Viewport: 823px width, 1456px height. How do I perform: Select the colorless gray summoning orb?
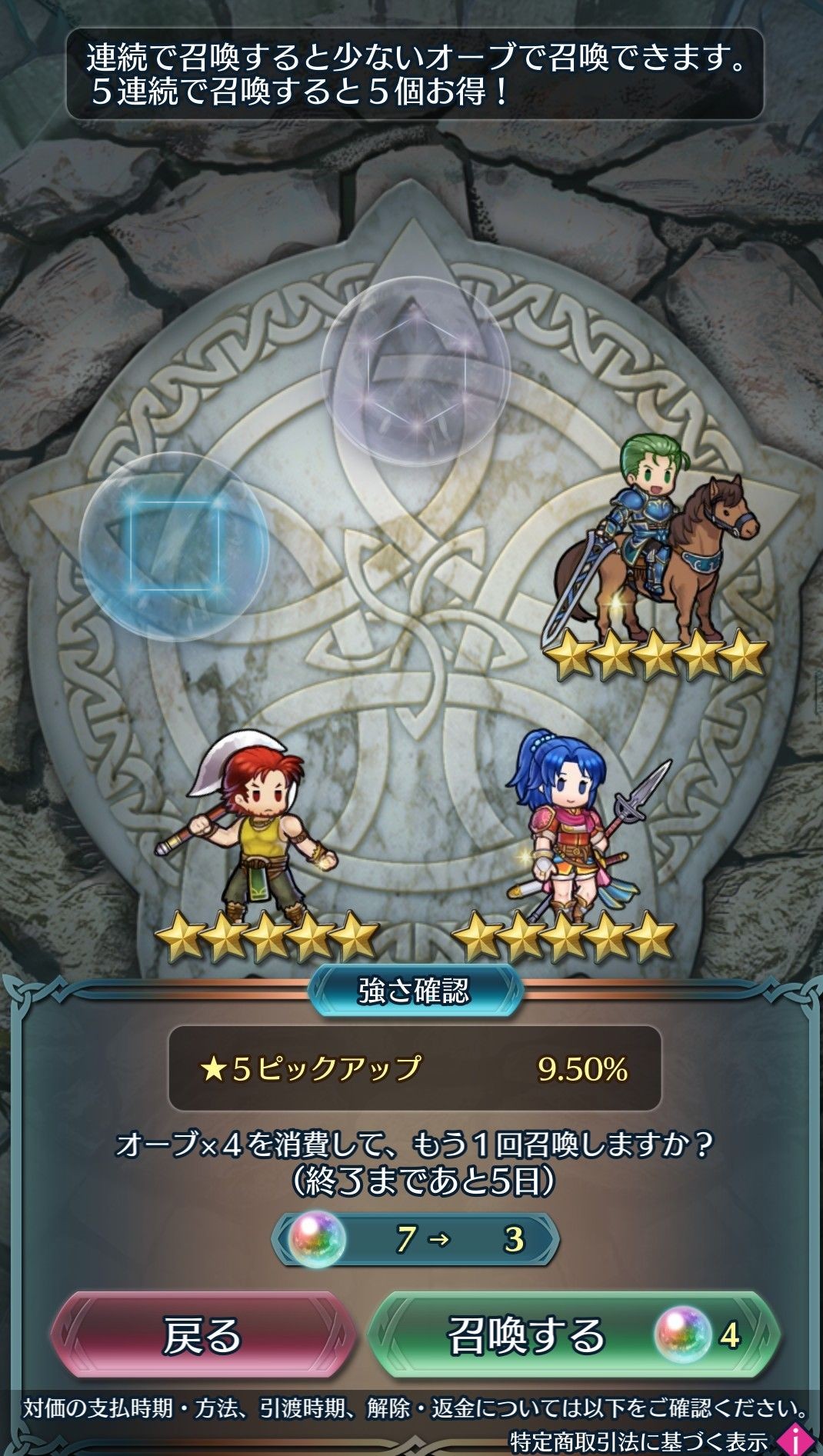[x=415, y=371]
